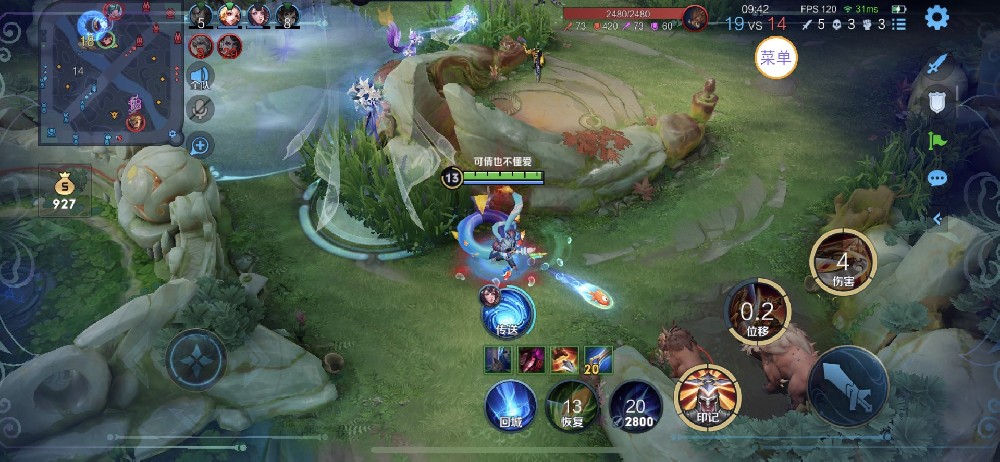Open the chat bubble plus button
The height and width of the screenshot is (462, 1000).
coord(200,146)
